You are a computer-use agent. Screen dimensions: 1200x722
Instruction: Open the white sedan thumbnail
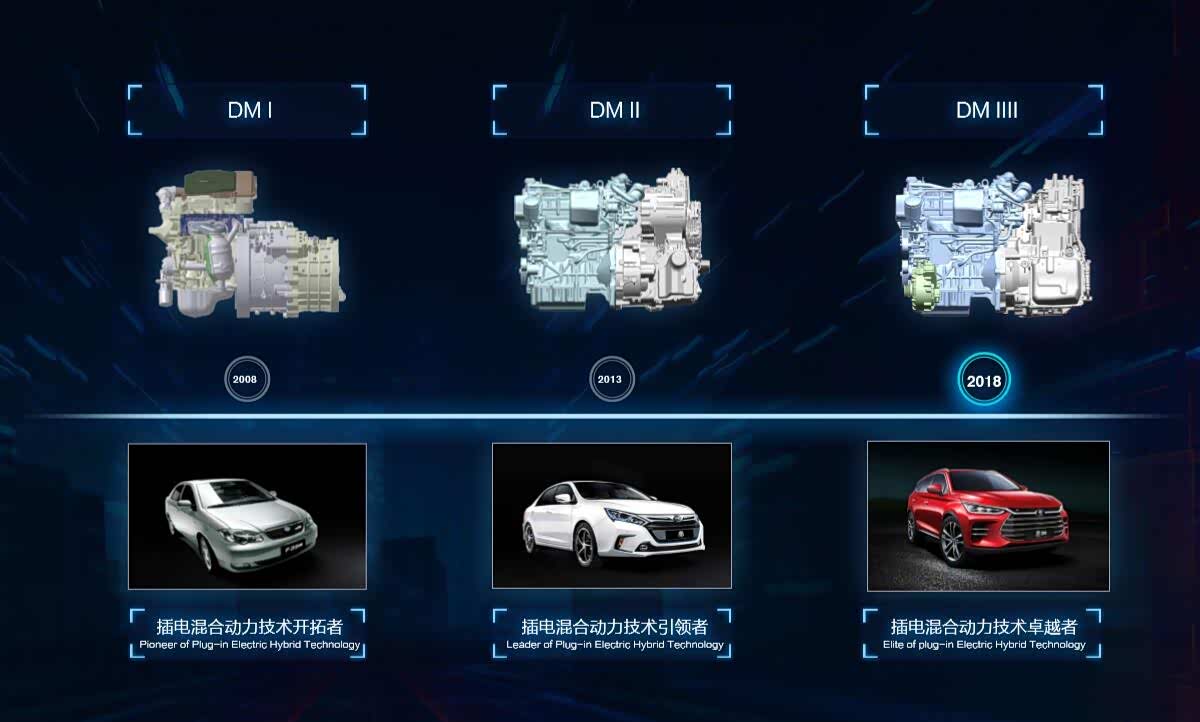click(x=612, y=516)
